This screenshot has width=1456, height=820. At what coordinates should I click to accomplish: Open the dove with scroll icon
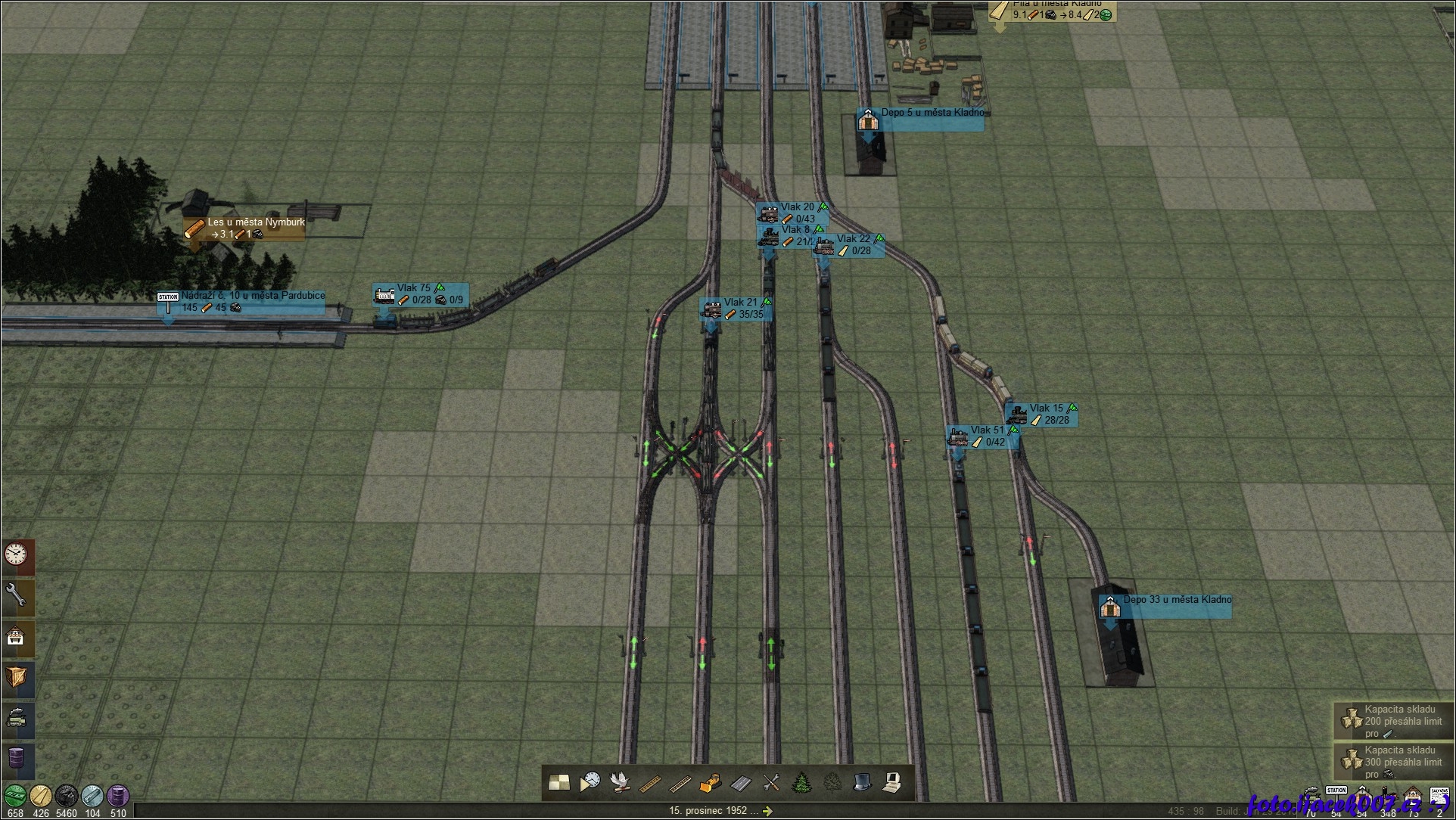621,783
